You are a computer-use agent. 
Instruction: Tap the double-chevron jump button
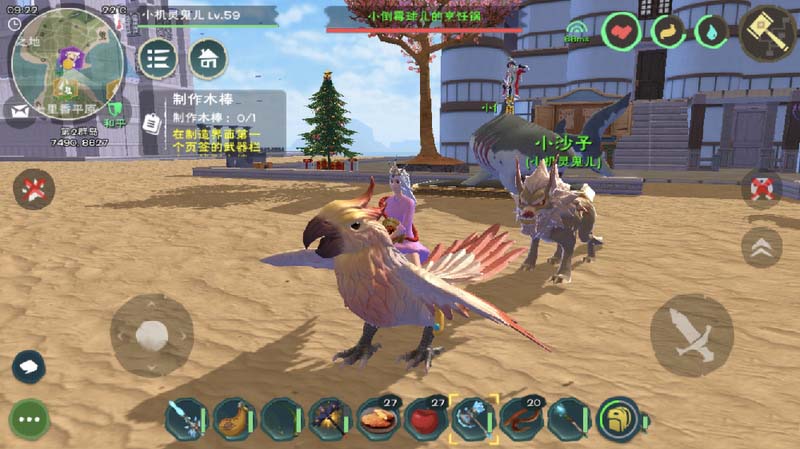tap(762, 247)
